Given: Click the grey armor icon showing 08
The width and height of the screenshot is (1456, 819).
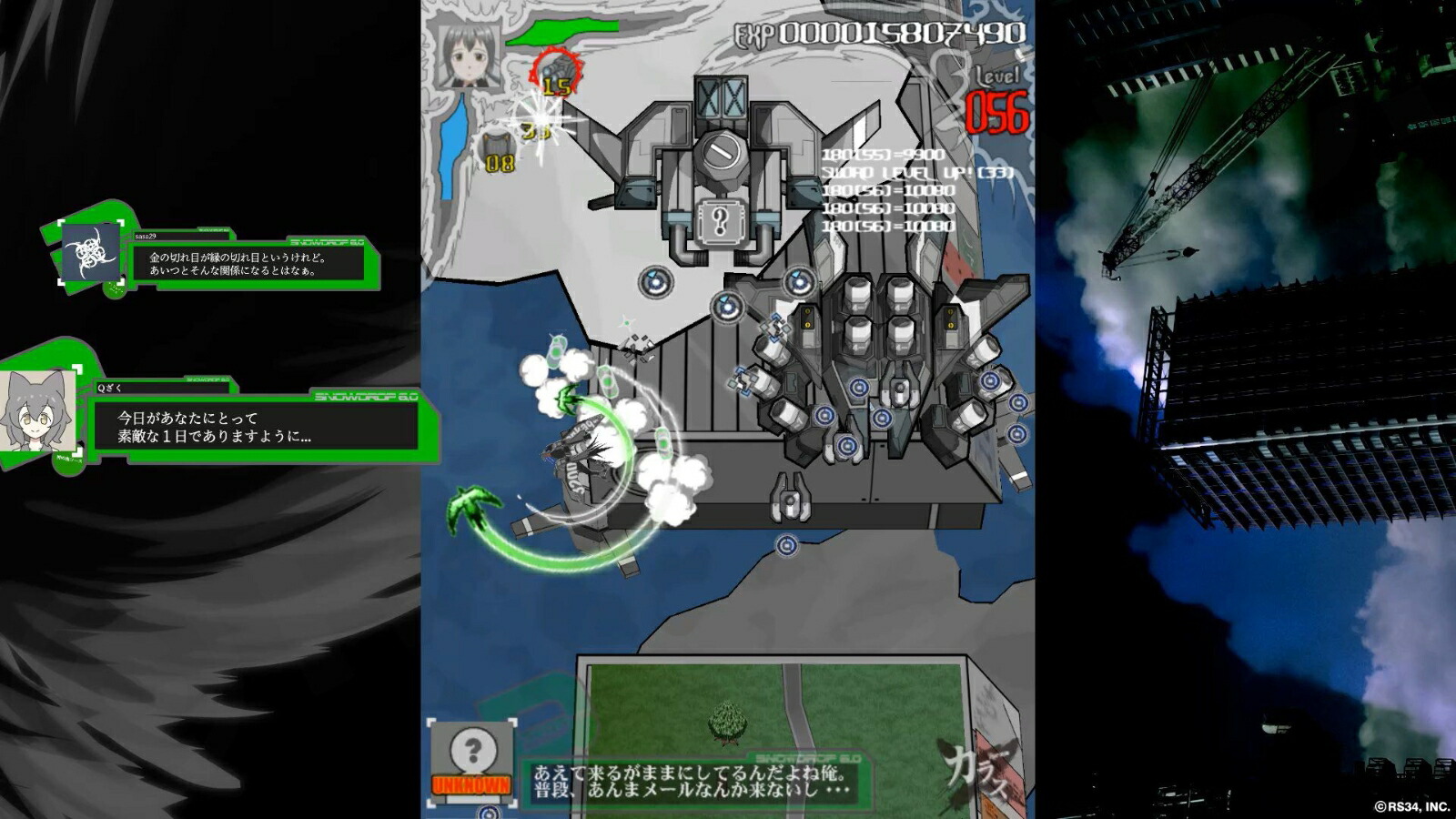Looking at the screenshot, I should (x=498, y=152).
